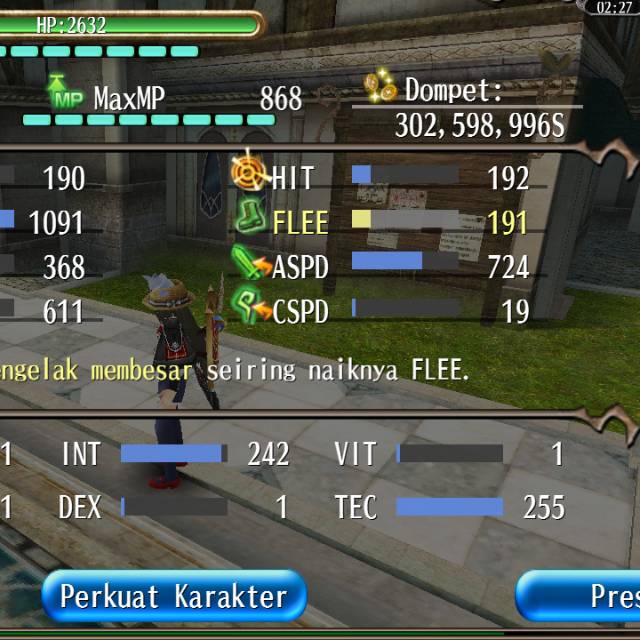This screenshot has width=640, height=640.
Task: Select the TEC attribute row
Action: pyautogui.click(x=450, y=507)
